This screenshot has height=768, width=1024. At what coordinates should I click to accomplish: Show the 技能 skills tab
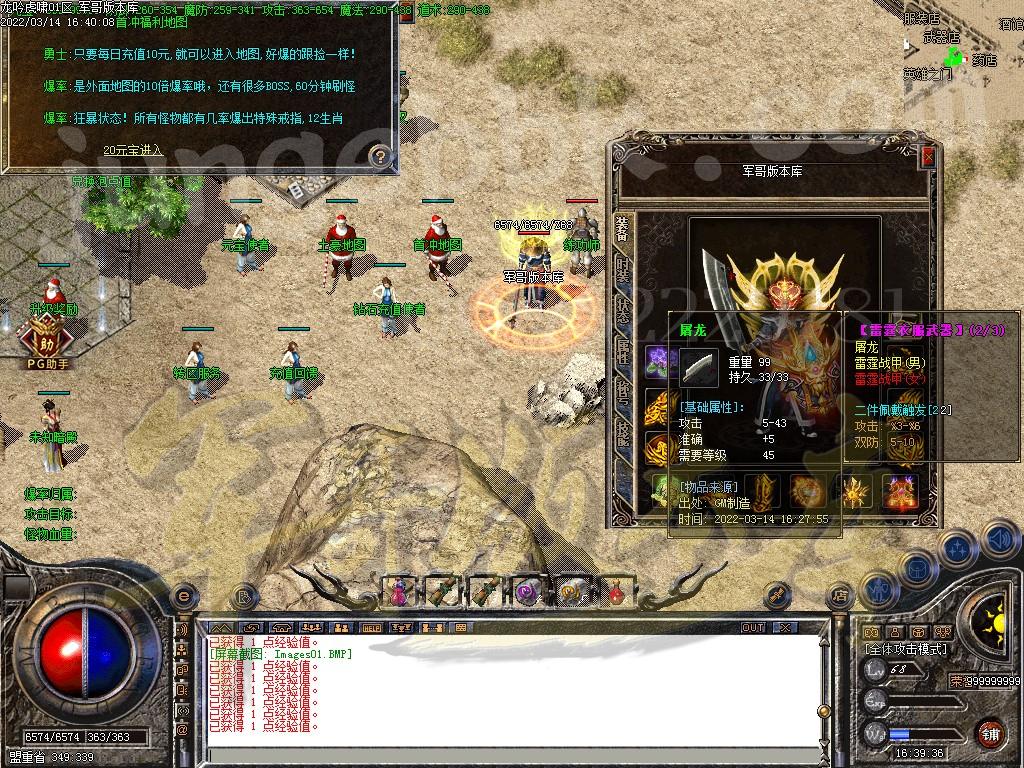click(x=623, y=431)
